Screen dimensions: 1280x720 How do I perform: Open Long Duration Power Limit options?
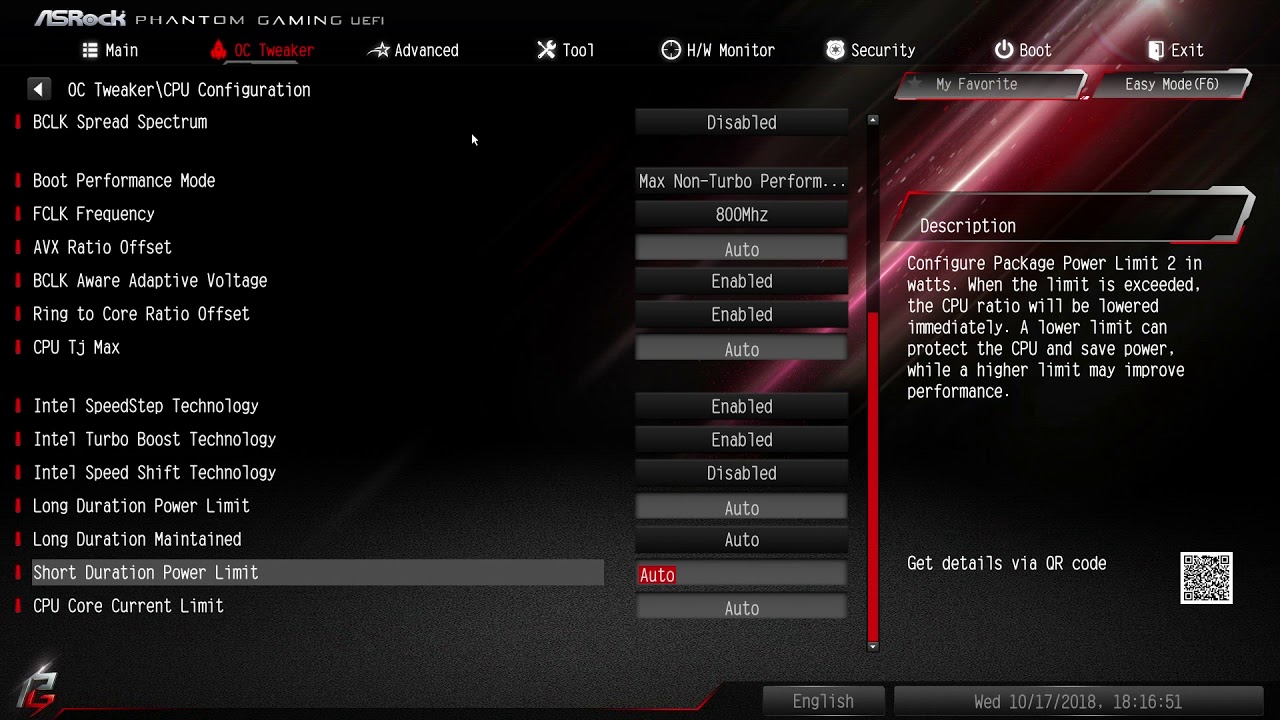pyautogui.click(x=740, y=506)
